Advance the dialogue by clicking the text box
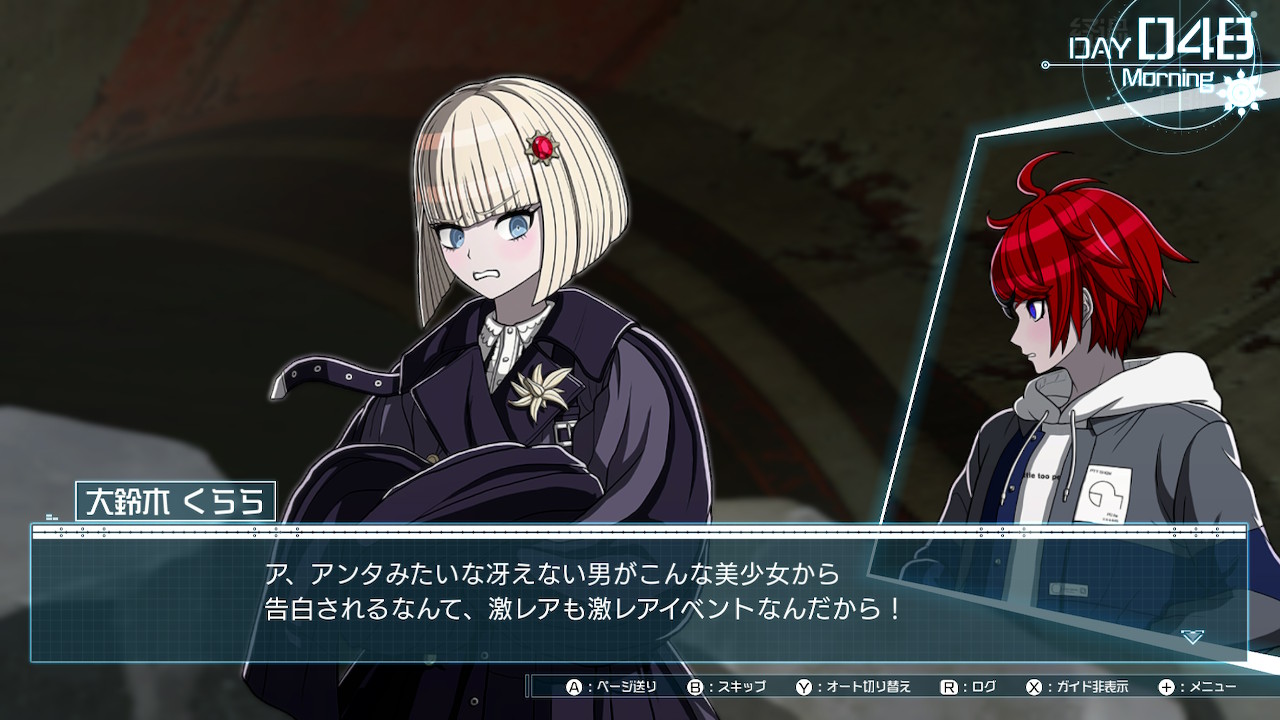 [640, 593]
